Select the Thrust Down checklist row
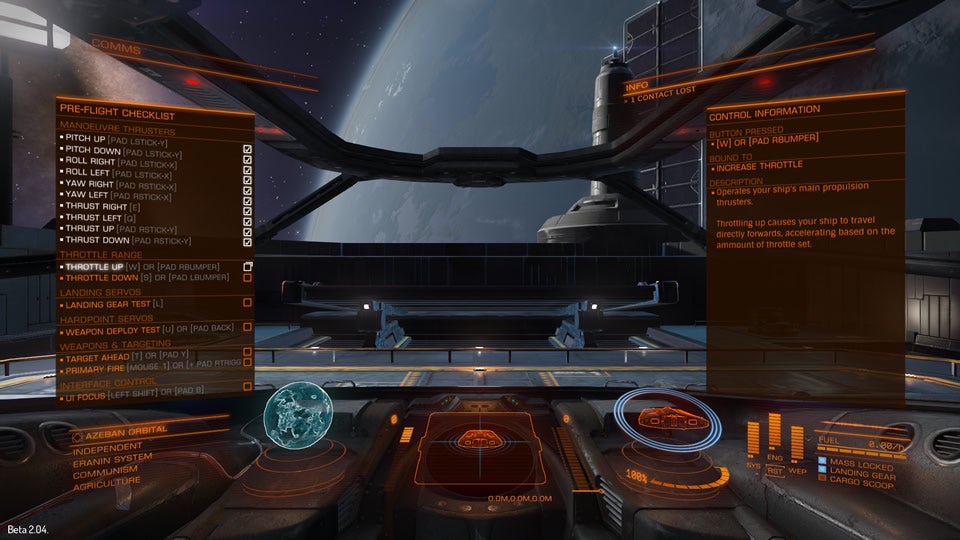Viewport: 960px width, 540px height. 125,241
